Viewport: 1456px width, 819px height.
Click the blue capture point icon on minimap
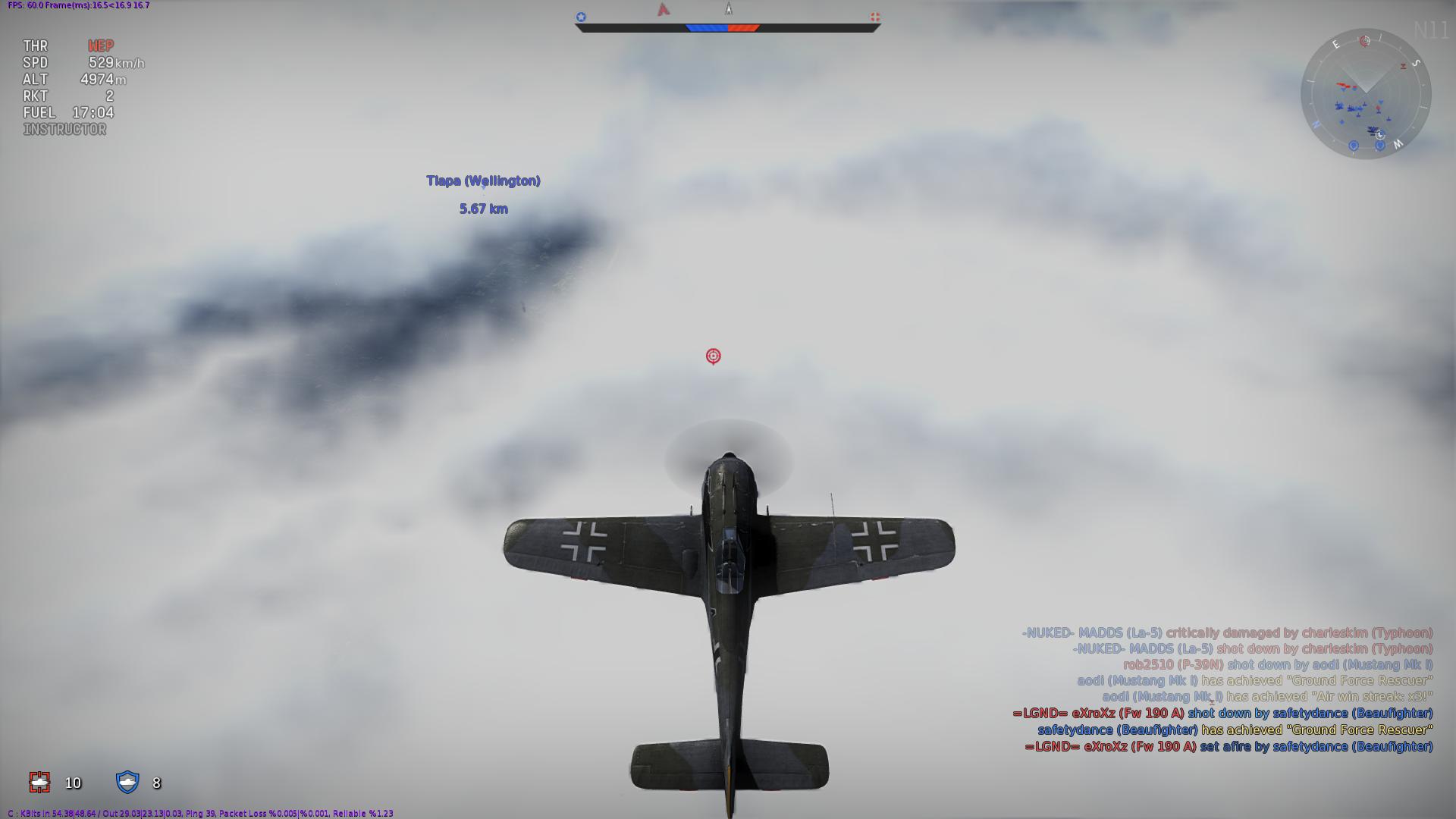(1354, 145)
